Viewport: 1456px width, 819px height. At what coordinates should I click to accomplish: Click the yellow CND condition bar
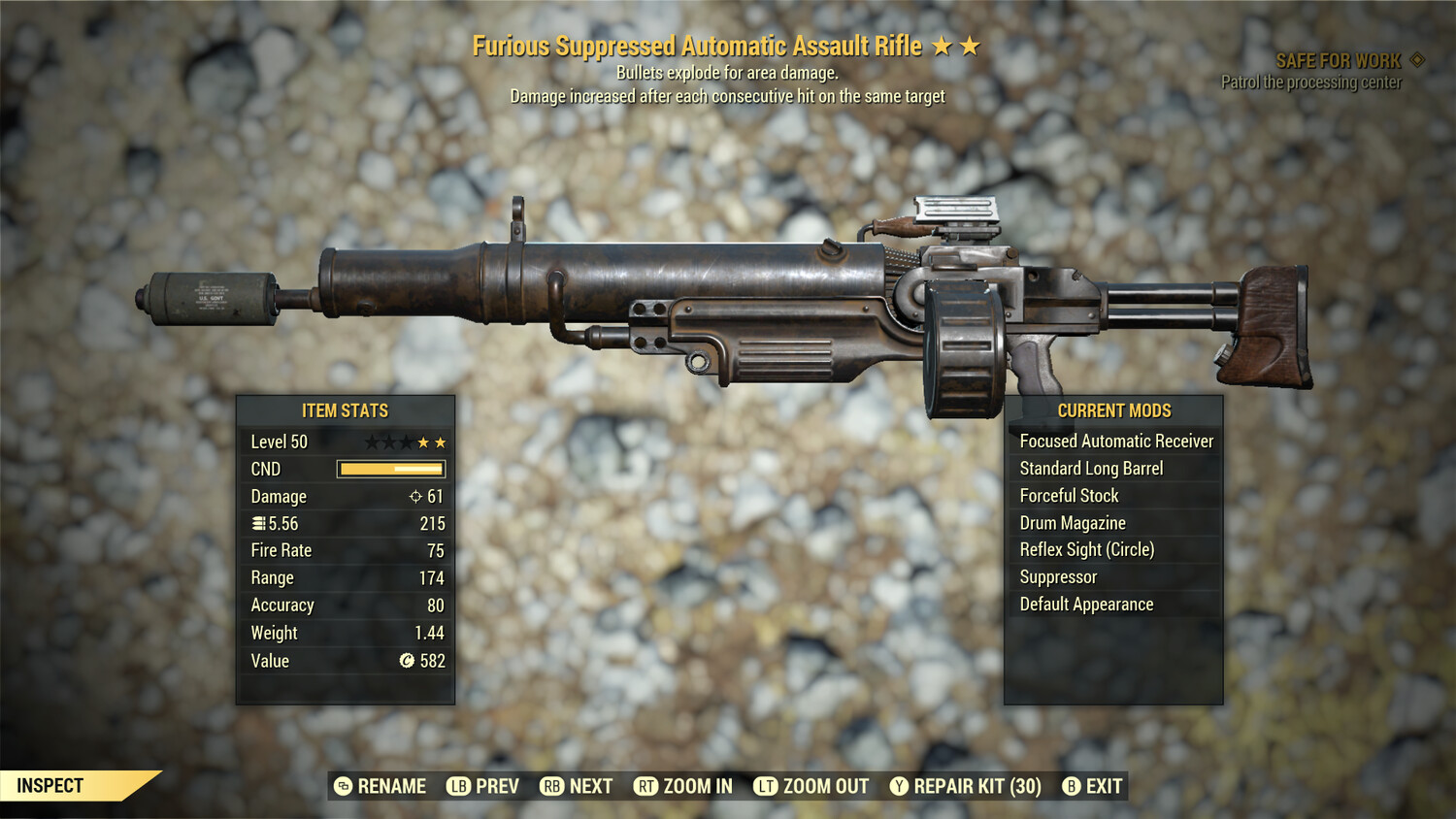click(x=390, y=469)
